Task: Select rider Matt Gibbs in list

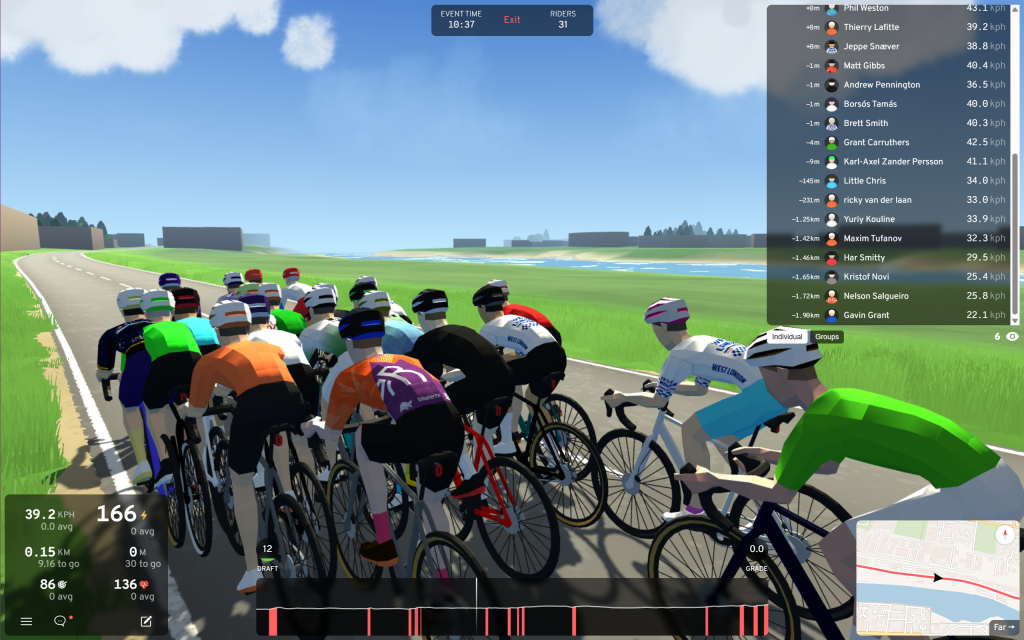Action: coord(864,66)
